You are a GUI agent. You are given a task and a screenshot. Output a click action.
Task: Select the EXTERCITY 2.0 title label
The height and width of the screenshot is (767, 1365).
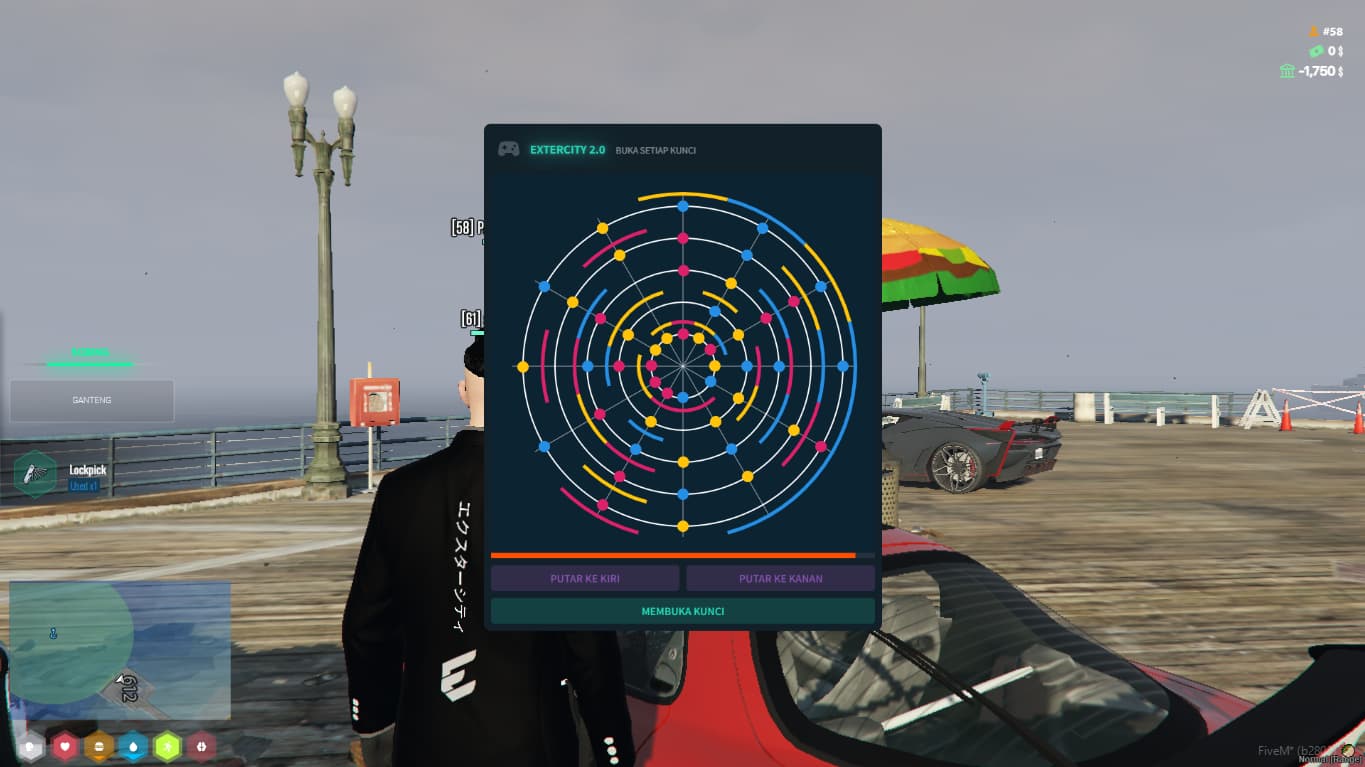pyautogui.click(x=568, y=150)
